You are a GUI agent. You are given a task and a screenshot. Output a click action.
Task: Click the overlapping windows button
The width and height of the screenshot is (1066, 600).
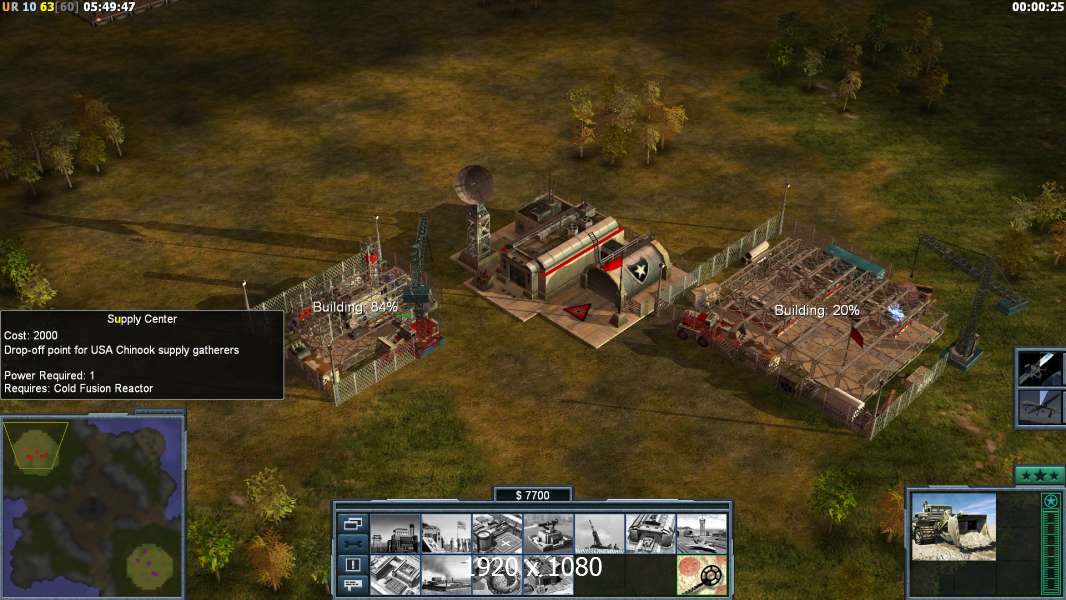(x=351, y=523)
